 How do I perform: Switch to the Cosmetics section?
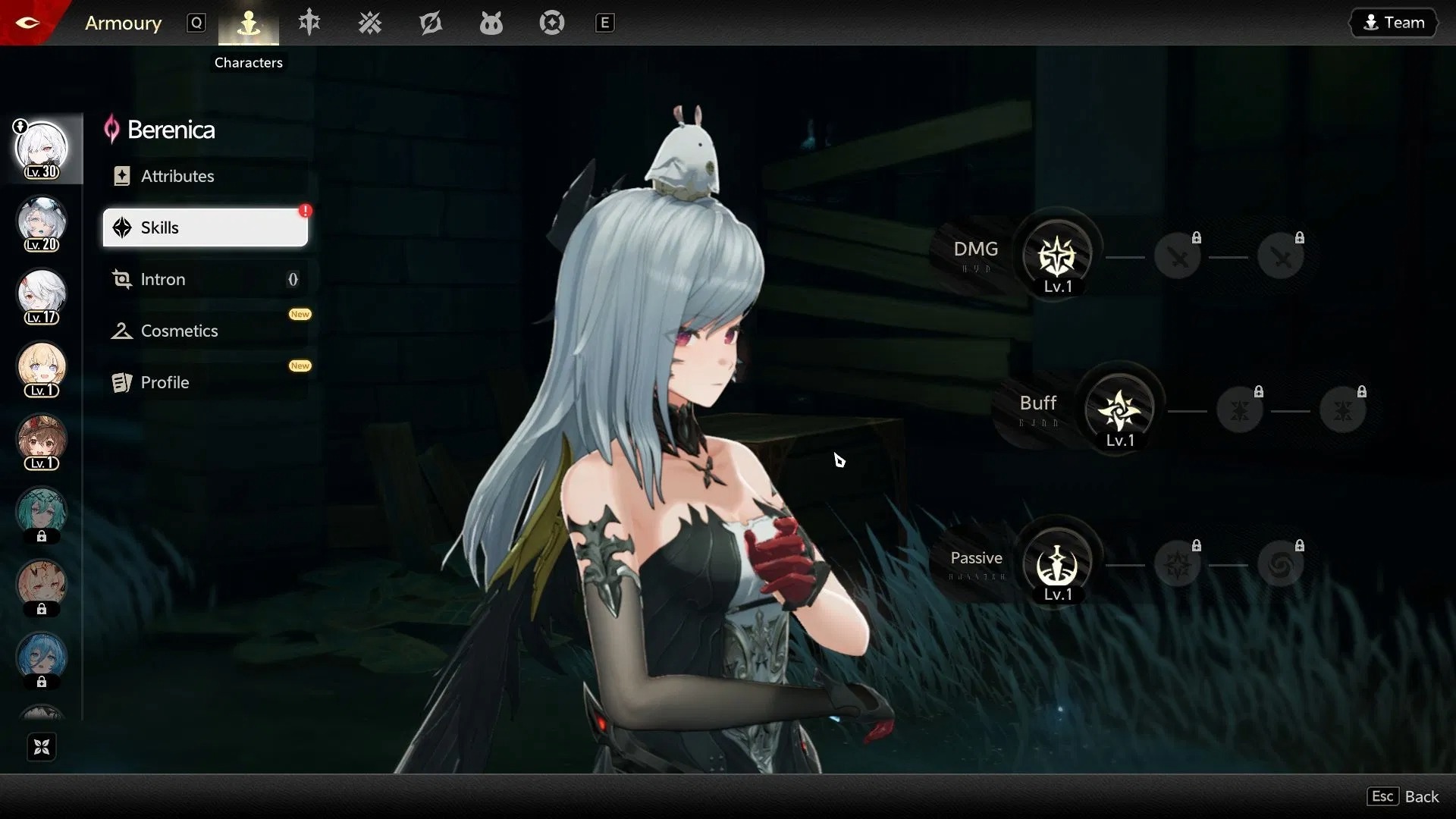click(179, 331)
